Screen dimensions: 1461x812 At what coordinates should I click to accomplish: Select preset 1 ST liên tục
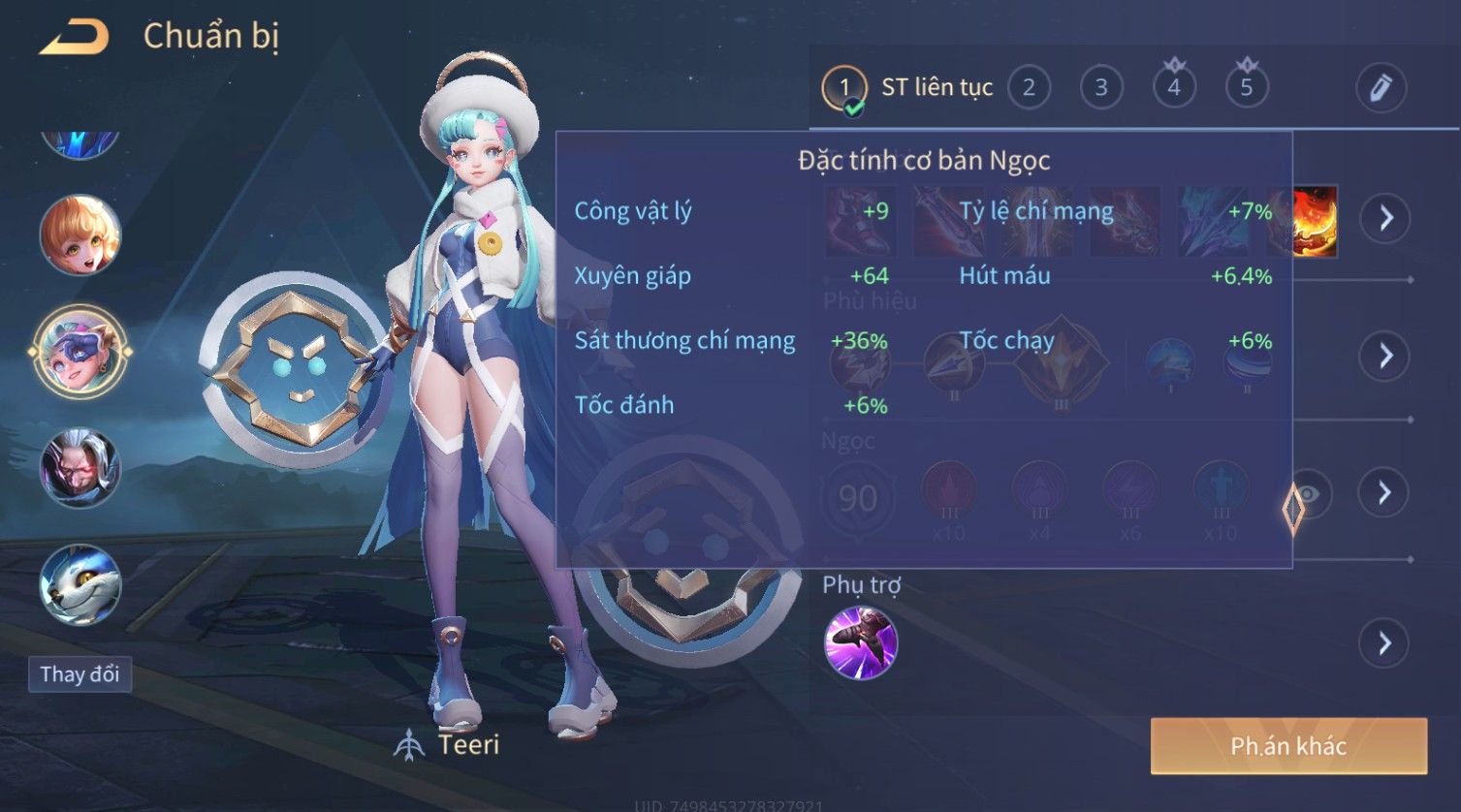point(908,88)
